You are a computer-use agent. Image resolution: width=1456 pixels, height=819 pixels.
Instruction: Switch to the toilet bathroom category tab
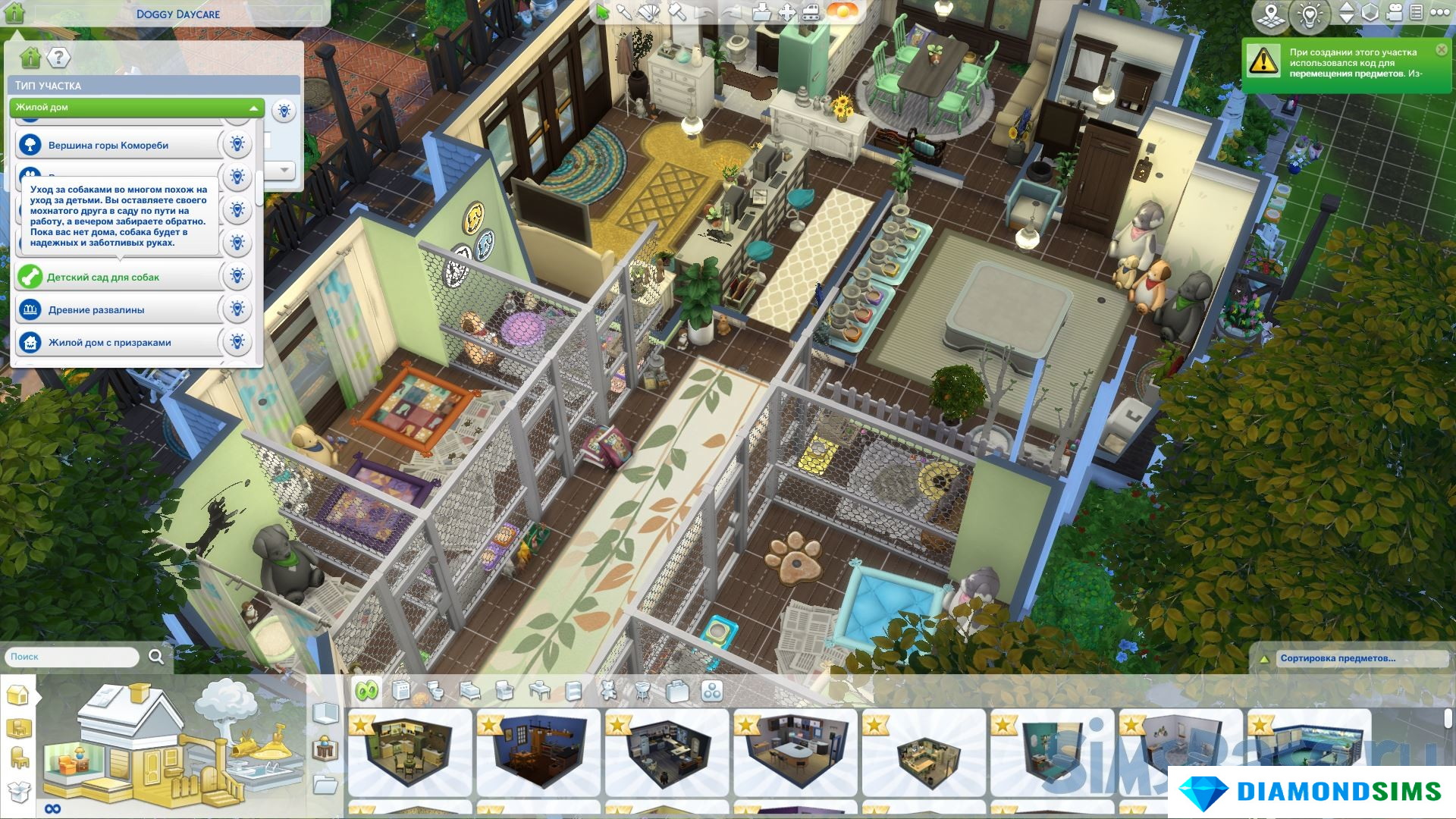point(435,691)
